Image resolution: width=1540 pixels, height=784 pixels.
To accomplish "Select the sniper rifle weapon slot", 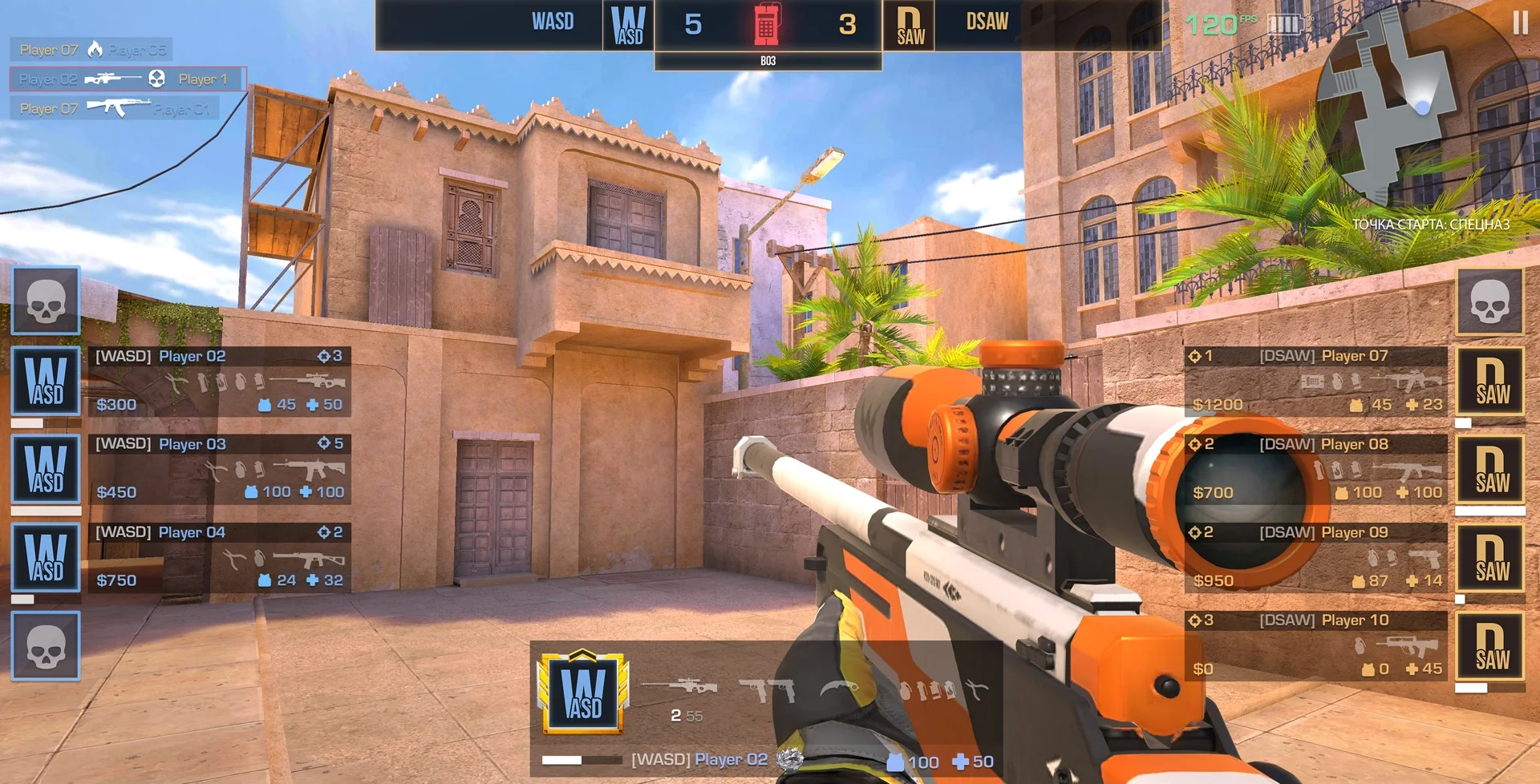I will pos(680,687).
